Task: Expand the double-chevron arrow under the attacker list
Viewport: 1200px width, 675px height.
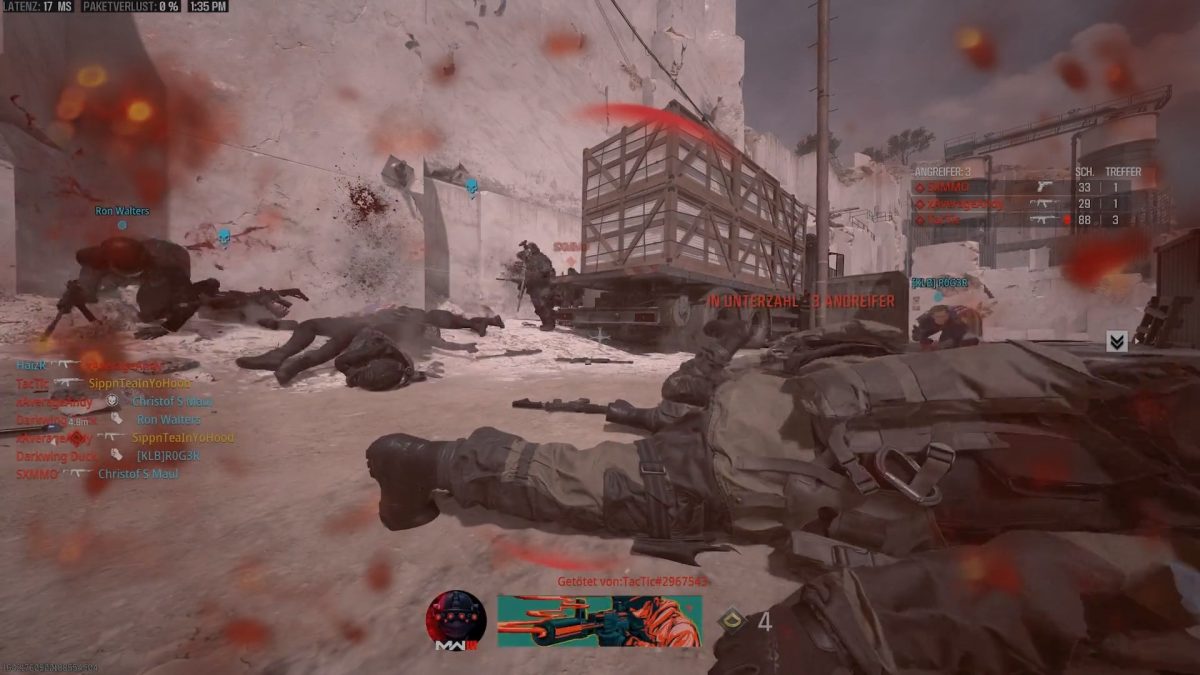Action: point(1117,342)
